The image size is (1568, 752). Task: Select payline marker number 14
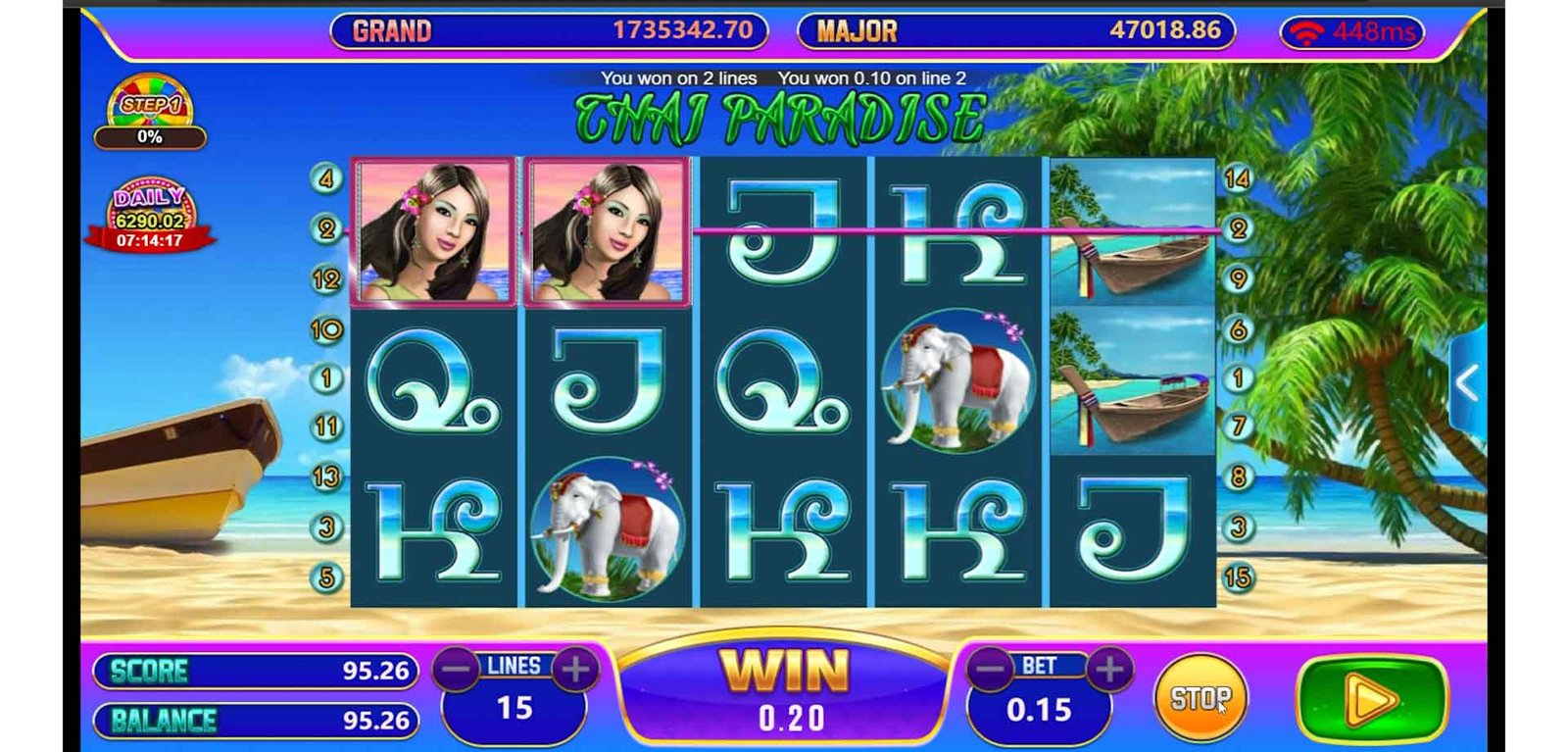pos(1237,178)
